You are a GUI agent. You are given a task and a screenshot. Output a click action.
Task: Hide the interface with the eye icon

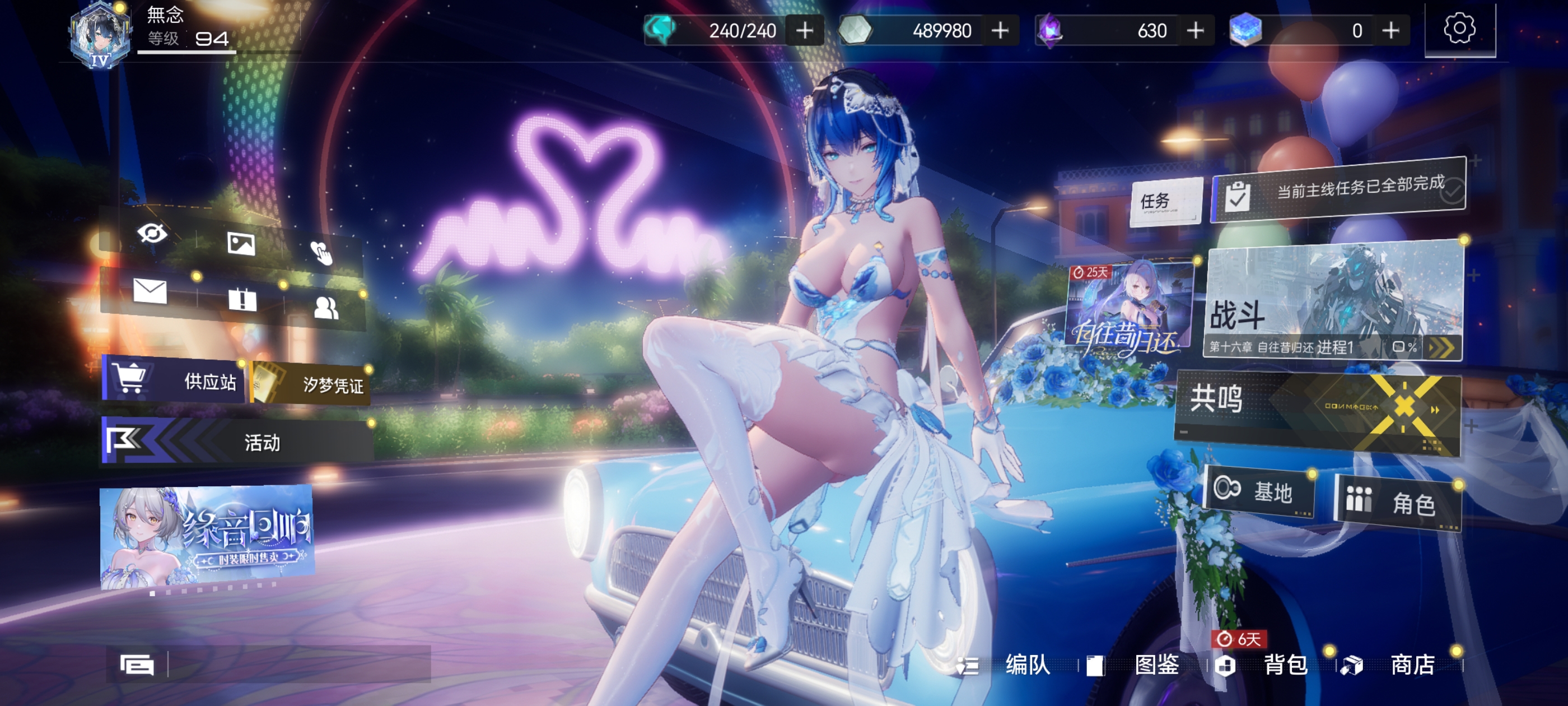(152, 233)
